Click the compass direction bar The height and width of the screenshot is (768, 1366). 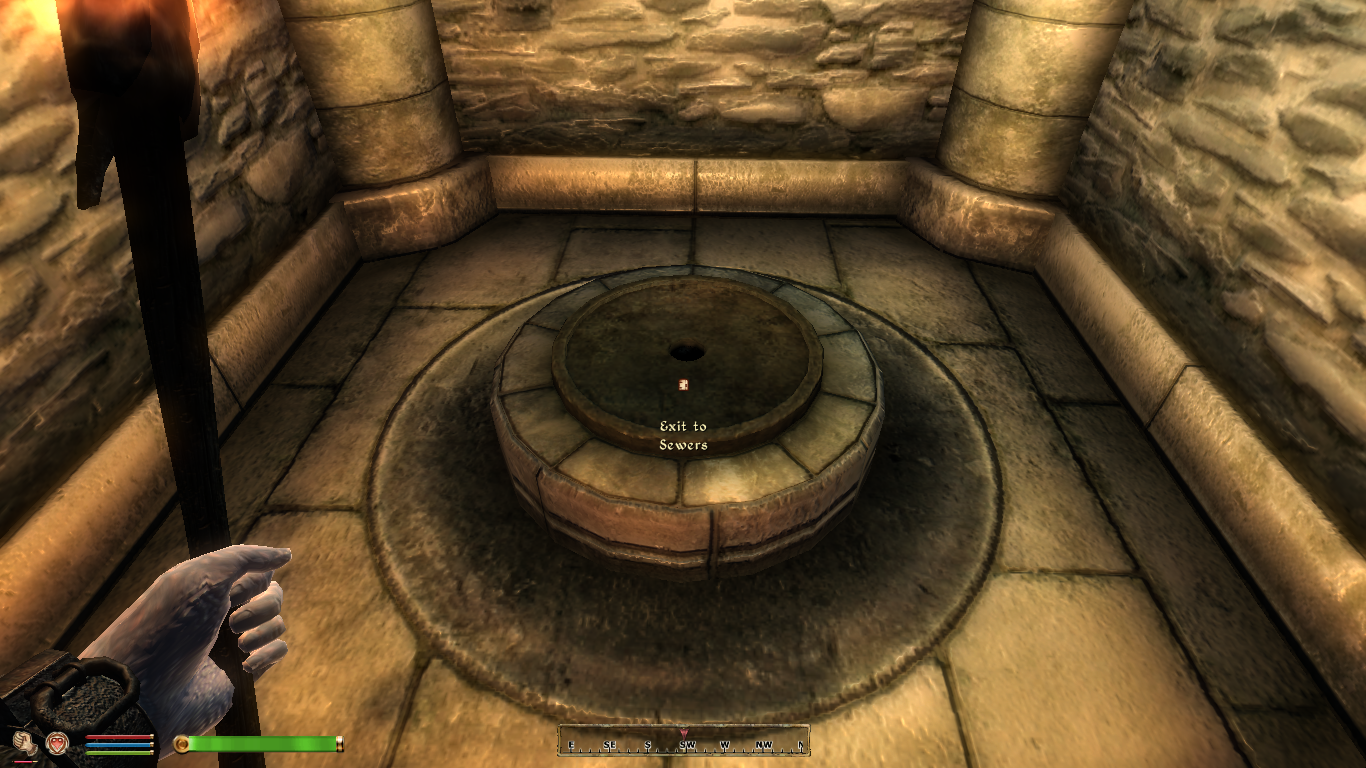point(683,743)
